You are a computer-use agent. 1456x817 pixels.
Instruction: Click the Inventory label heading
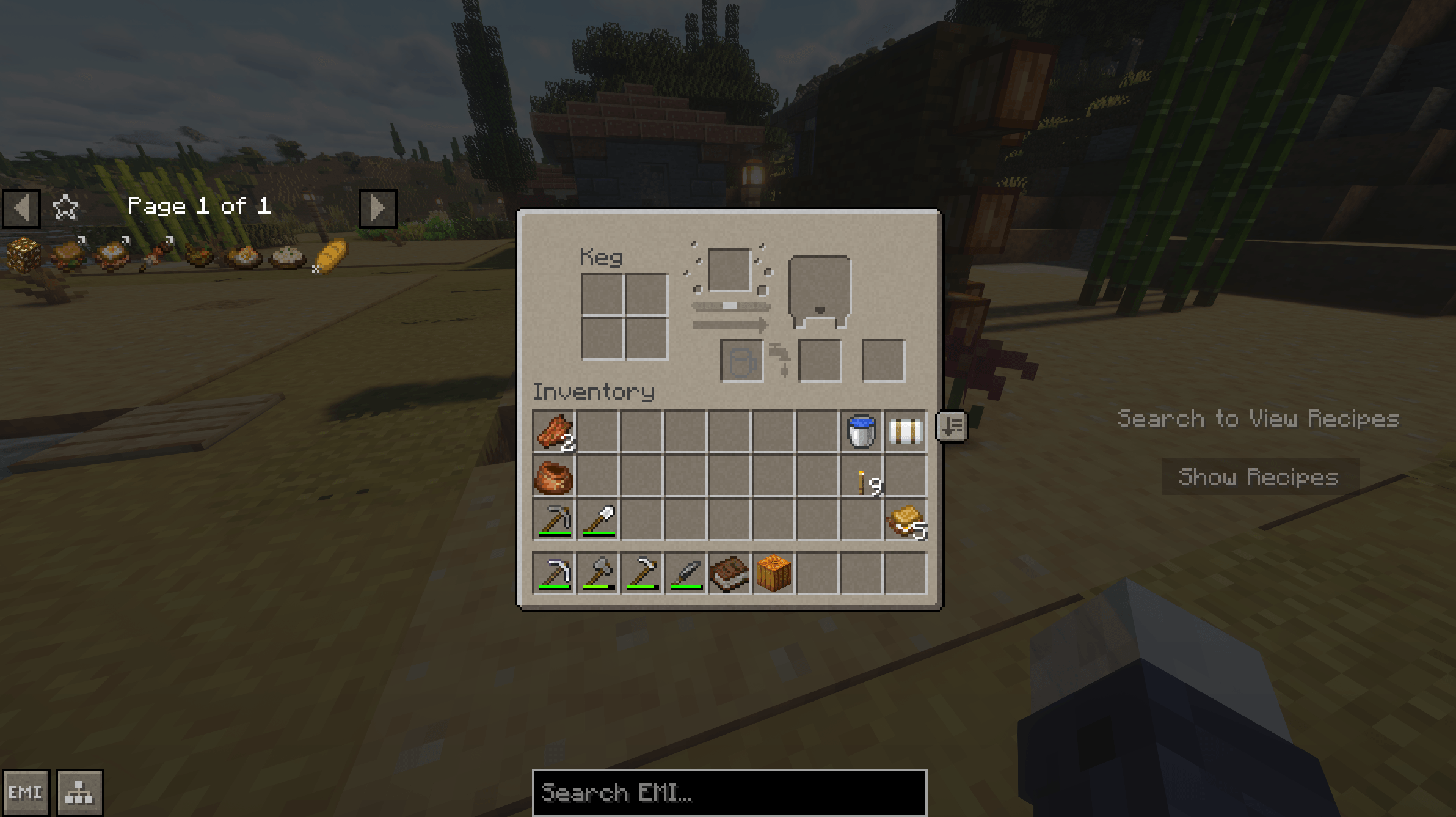coord(594,393)
